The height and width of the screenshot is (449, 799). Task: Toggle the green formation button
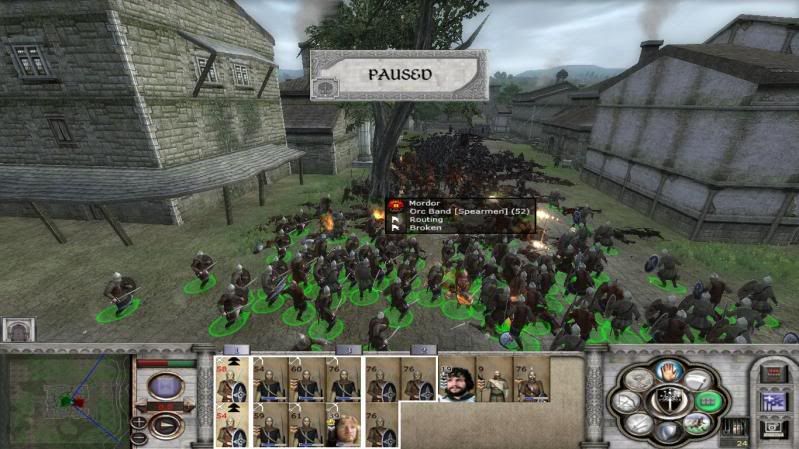[707, 401]
